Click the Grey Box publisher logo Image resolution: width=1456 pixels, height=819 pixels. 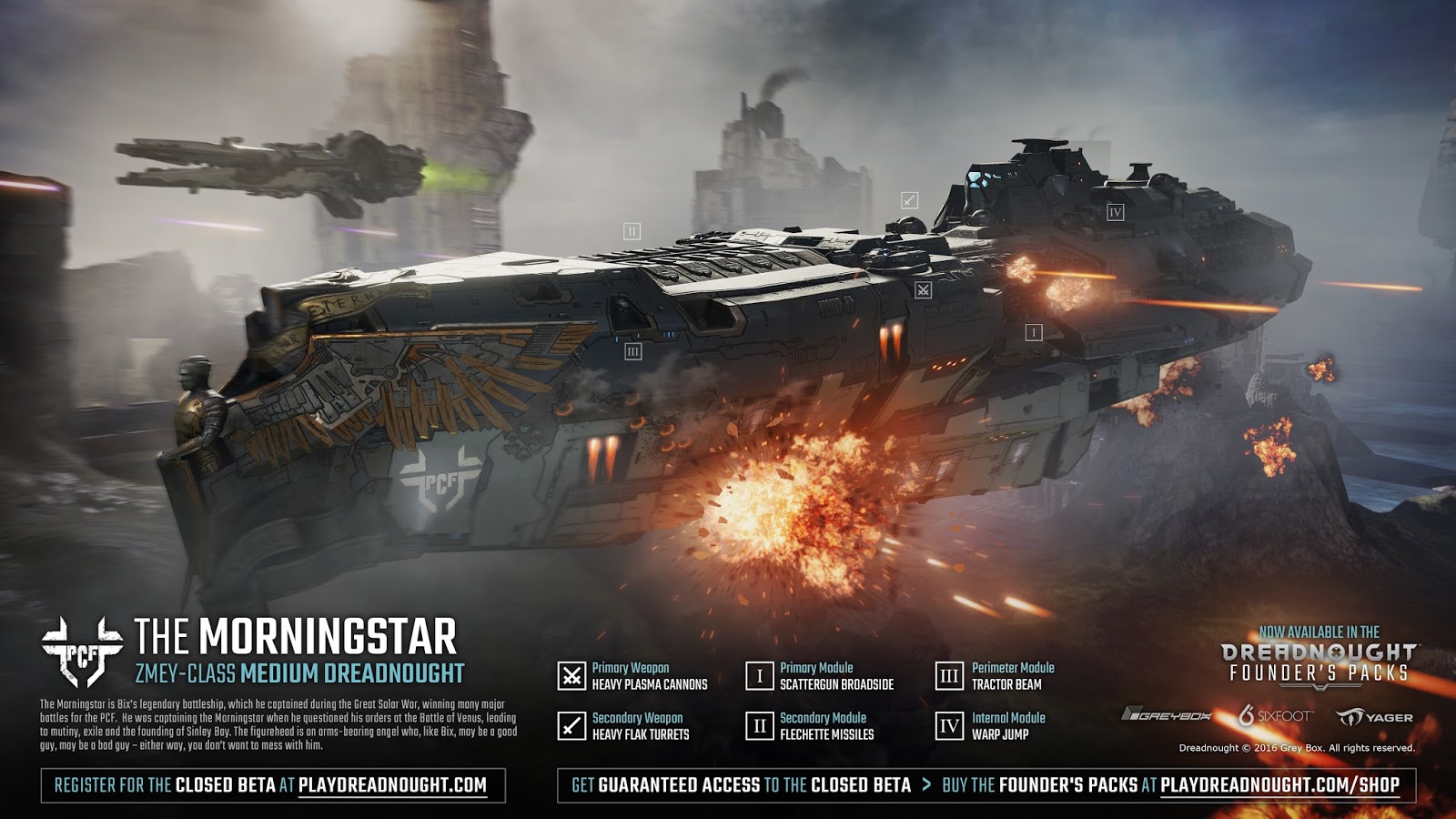click(x=1167, y=716)
